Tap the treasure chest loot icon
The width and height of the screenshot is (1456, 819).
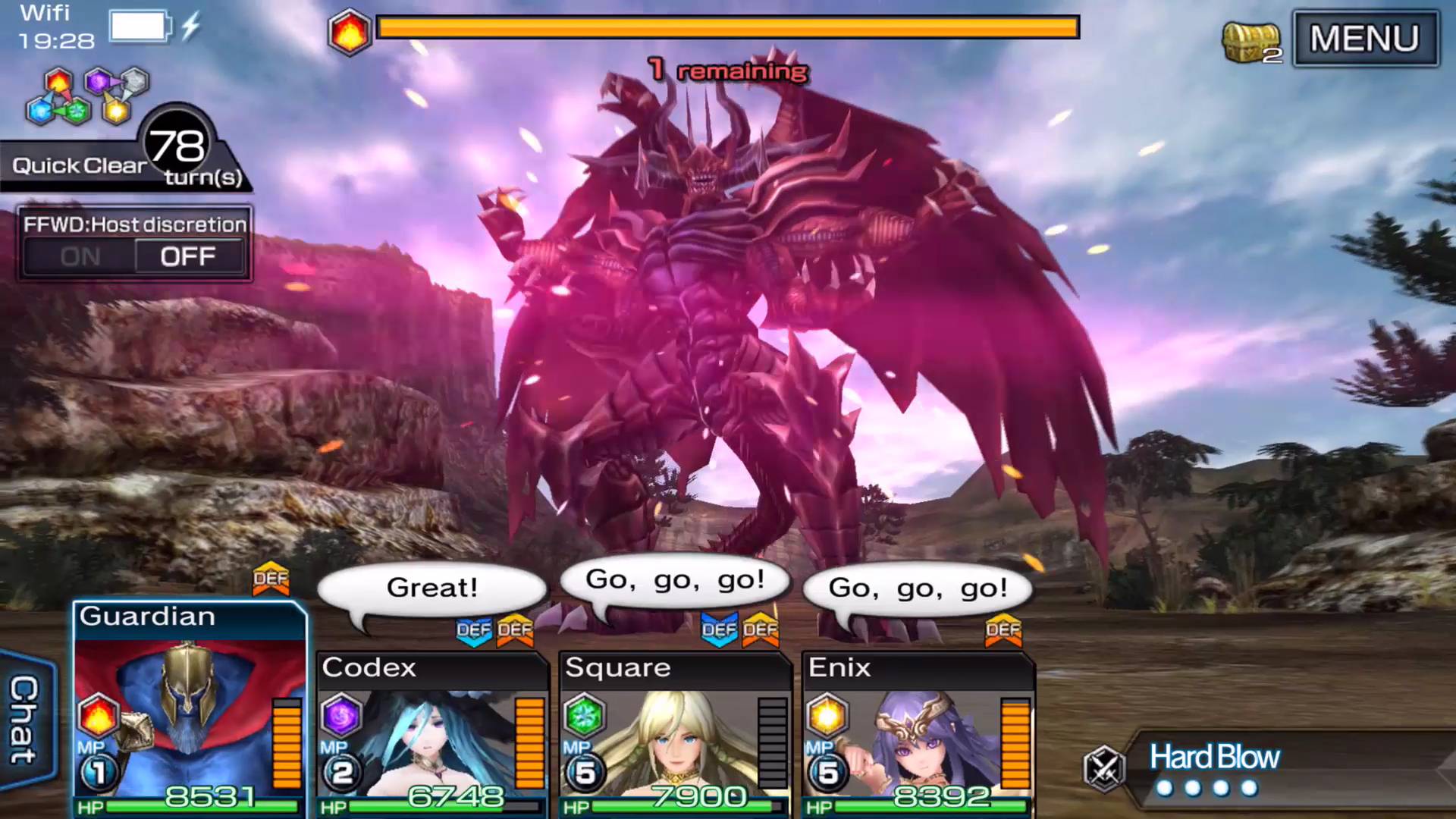click(1250, 42)
